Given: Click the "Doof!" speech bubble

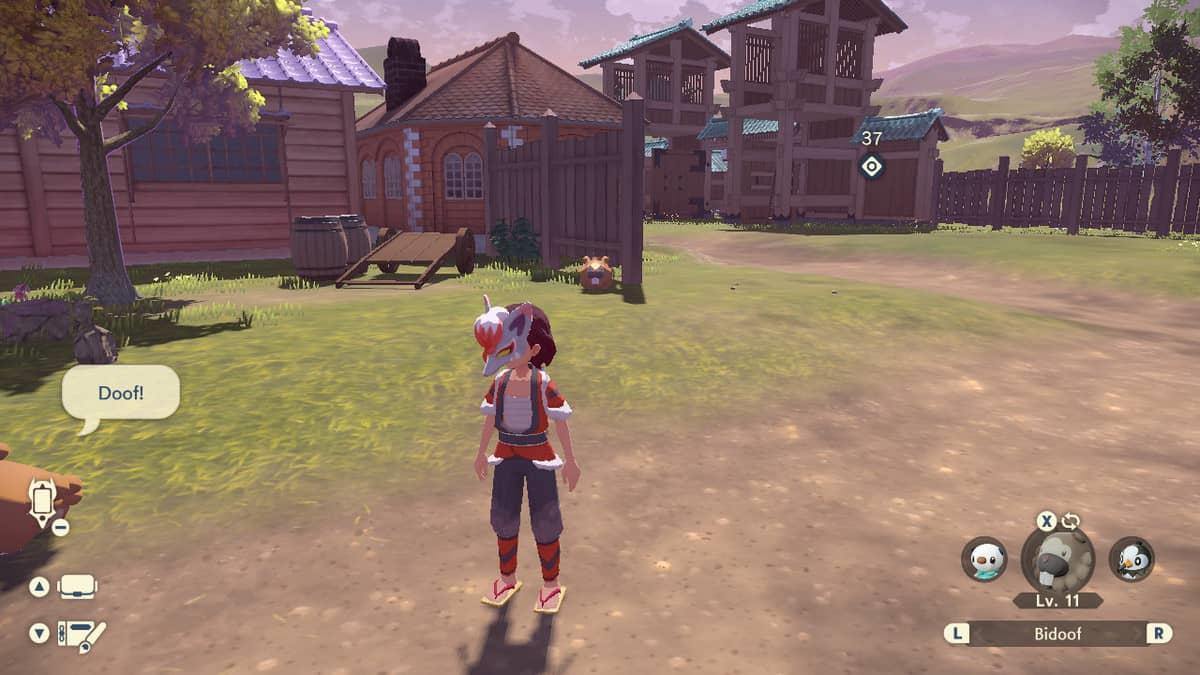Looking at the screenshot, I should click(x=121, y=393).
